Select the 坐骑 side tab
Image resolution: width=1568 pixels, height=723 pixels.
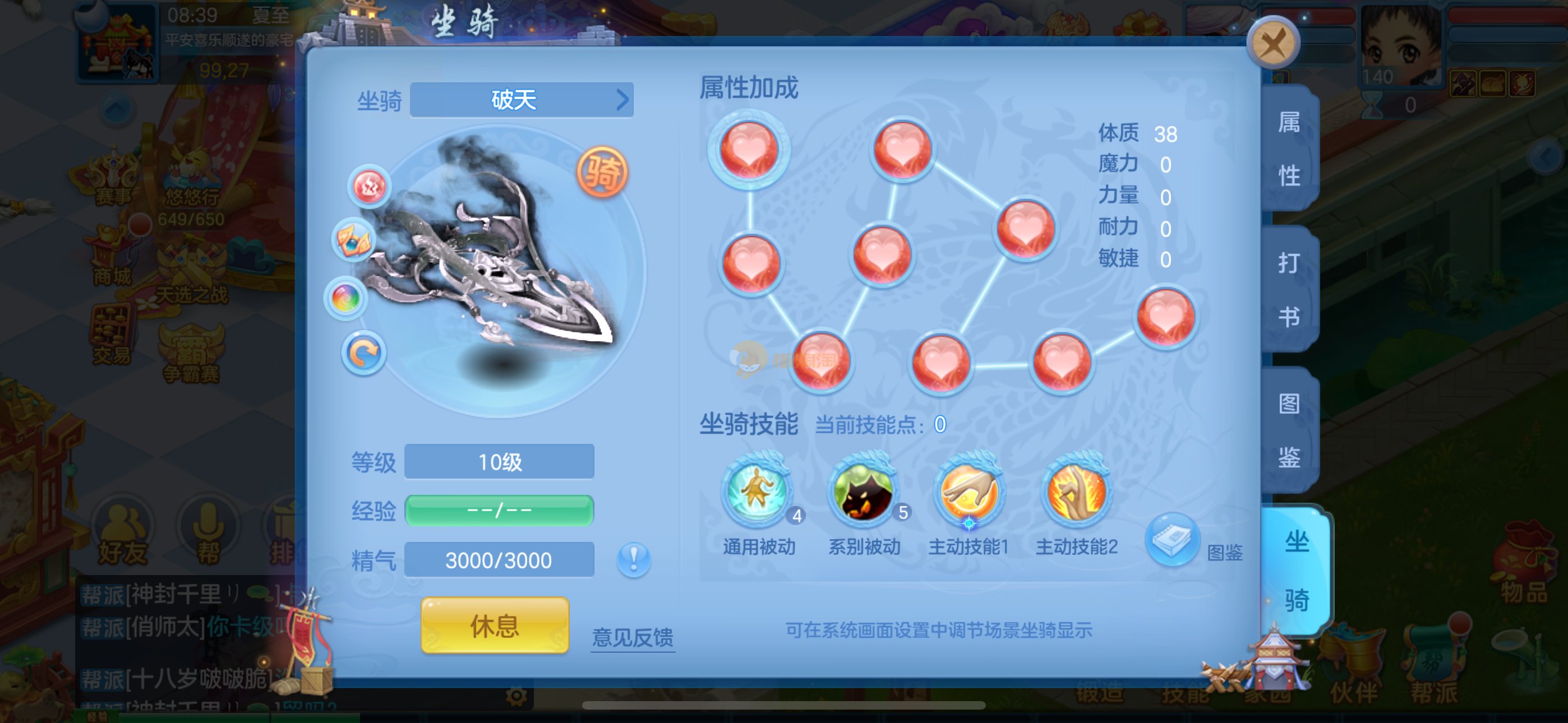1297,570
